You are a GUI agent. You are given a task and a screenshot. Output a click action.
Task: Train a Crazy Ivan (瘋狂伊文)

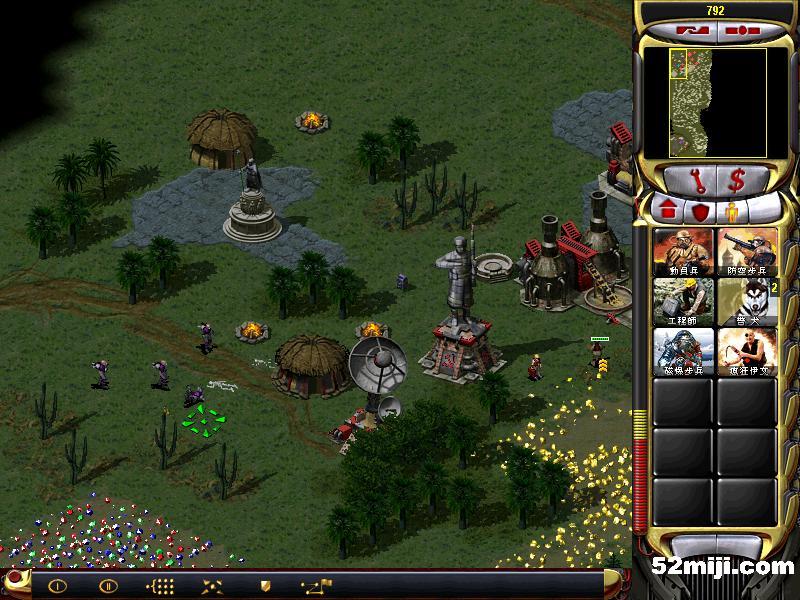(x=747, y=351)
